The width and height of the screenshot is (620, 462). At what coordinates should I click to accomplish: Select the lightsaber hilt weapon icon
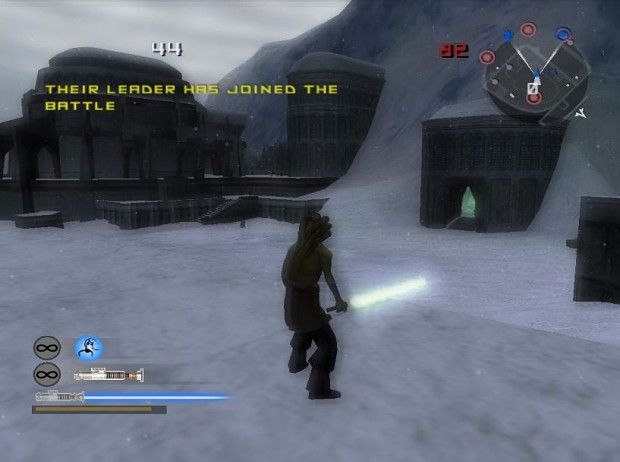click(x=109, y=375)
